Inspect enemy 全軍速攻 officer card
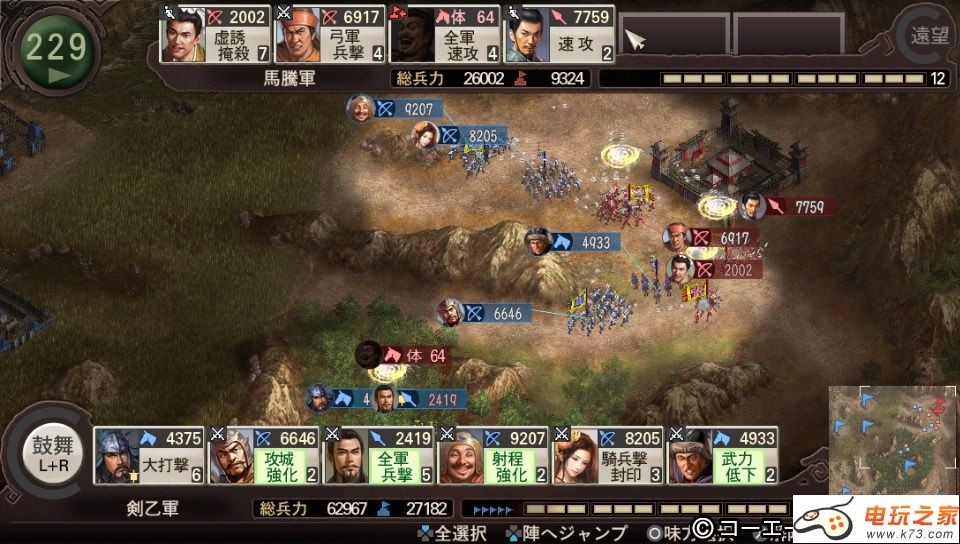960x544 pixels. [x=444, y=34]
